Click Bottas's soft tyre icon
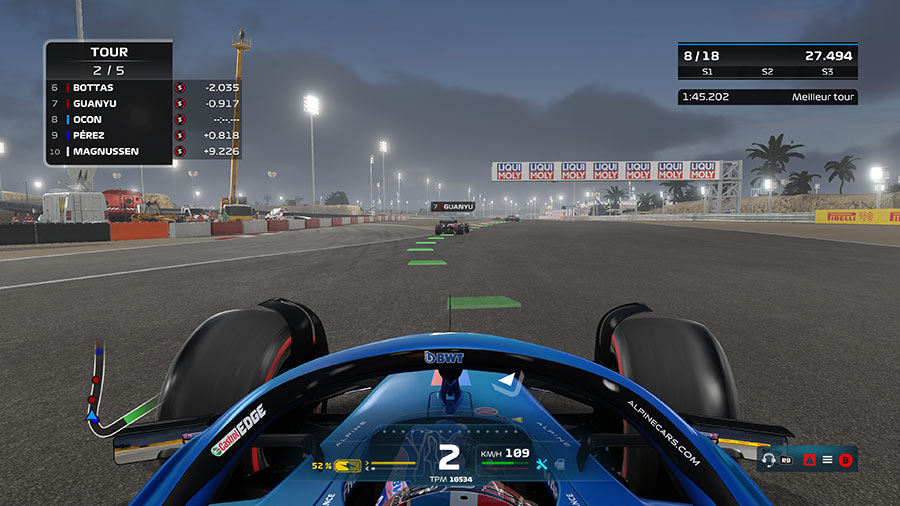This screenshot has height=506, width=900. (180, 88)
